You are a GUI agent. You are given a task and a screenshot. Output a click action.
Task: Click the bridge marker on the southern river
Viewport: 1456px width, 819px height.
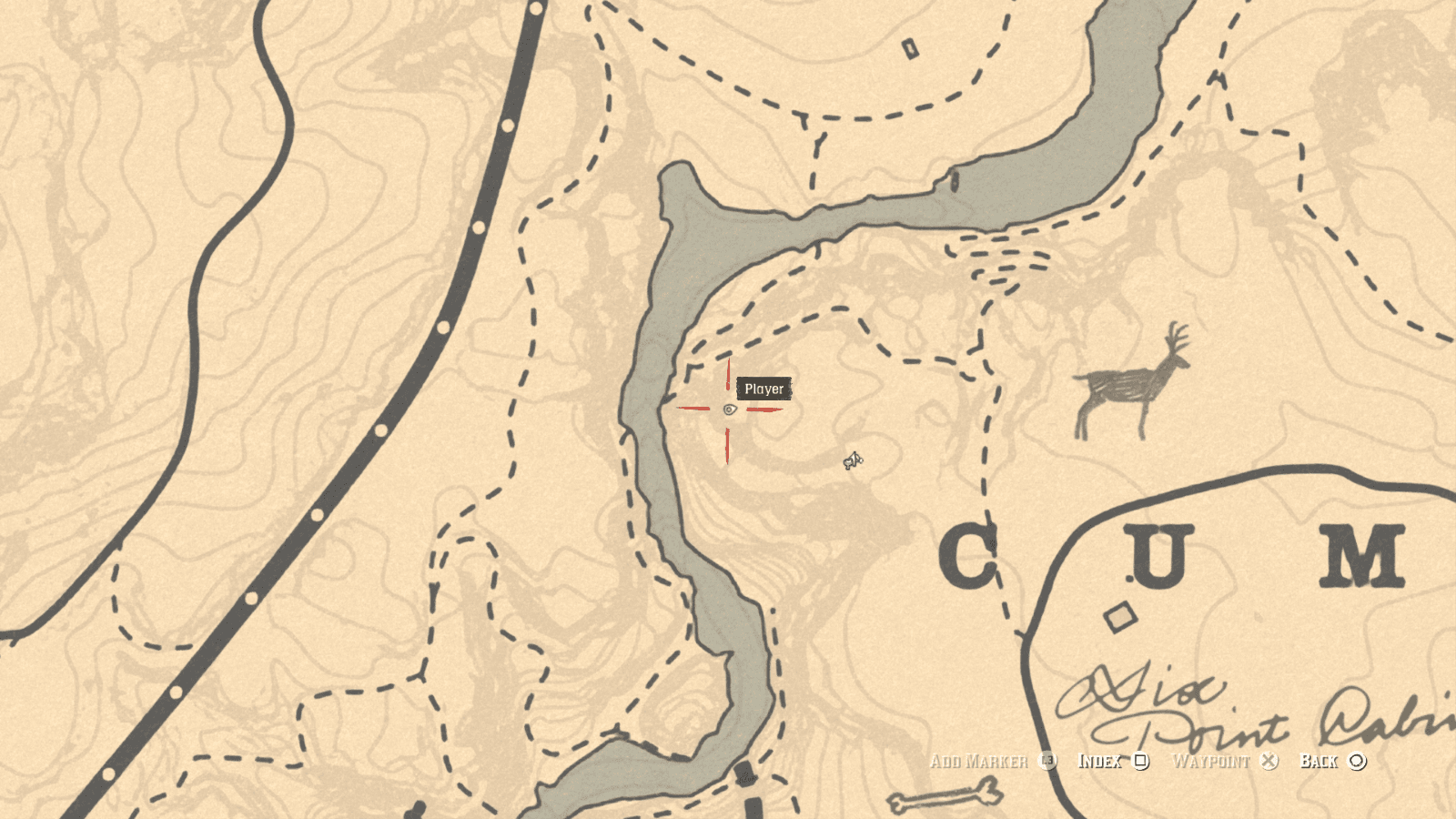coord(748,775)
